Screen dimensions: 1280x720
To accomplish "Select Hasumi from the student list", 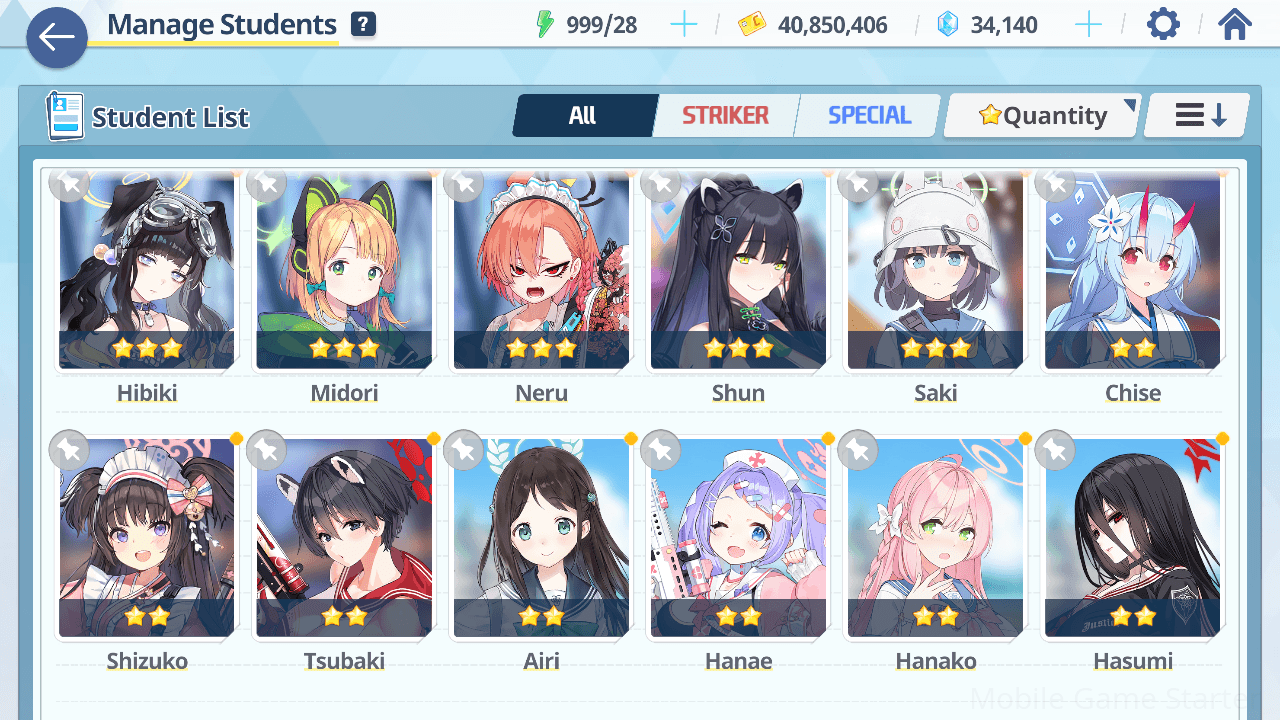I will 1132,538.
